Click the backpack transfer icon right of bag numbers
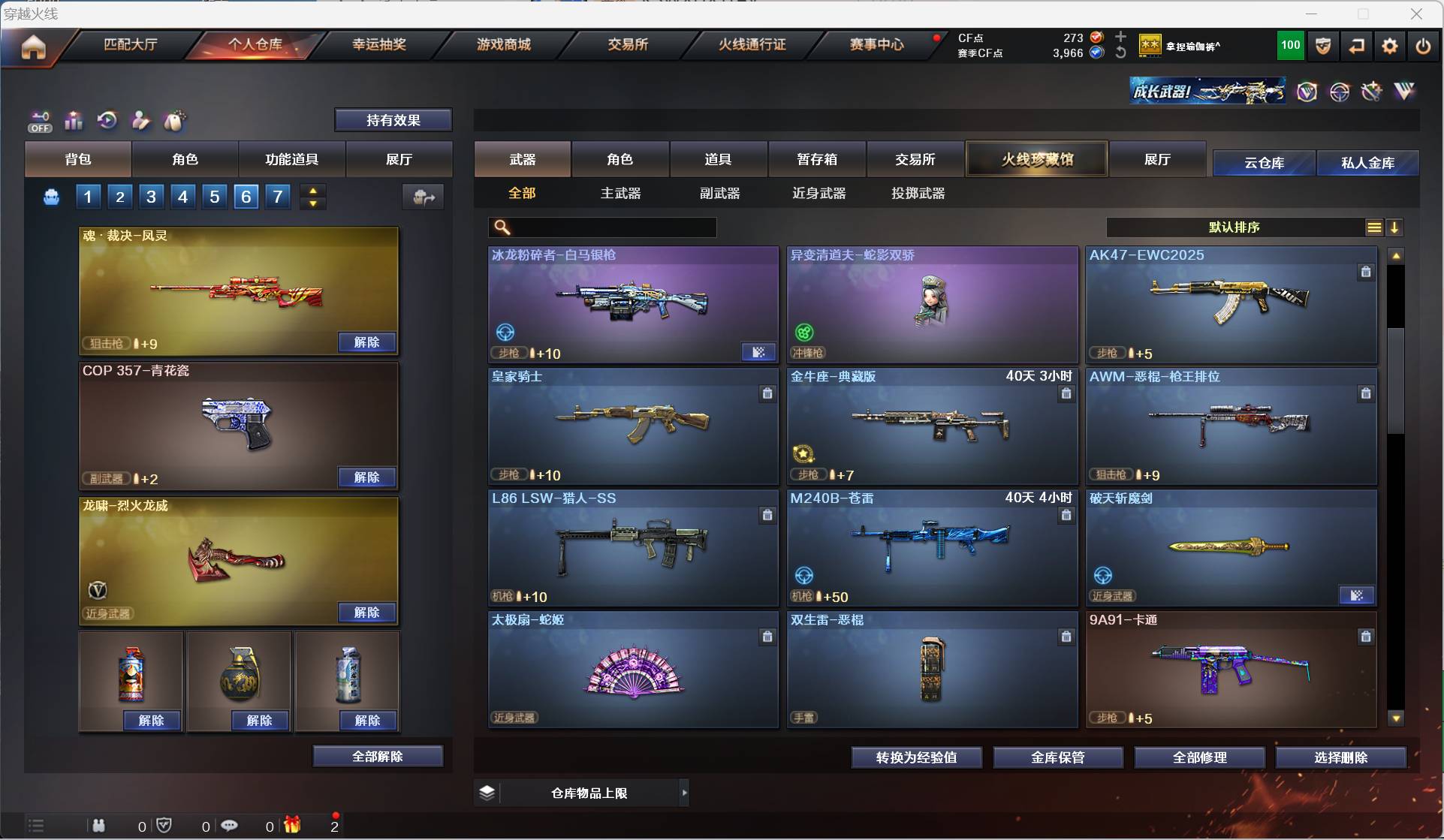Screen dimensions: 1444x840 pyautogui.click(x=423, y=197)
